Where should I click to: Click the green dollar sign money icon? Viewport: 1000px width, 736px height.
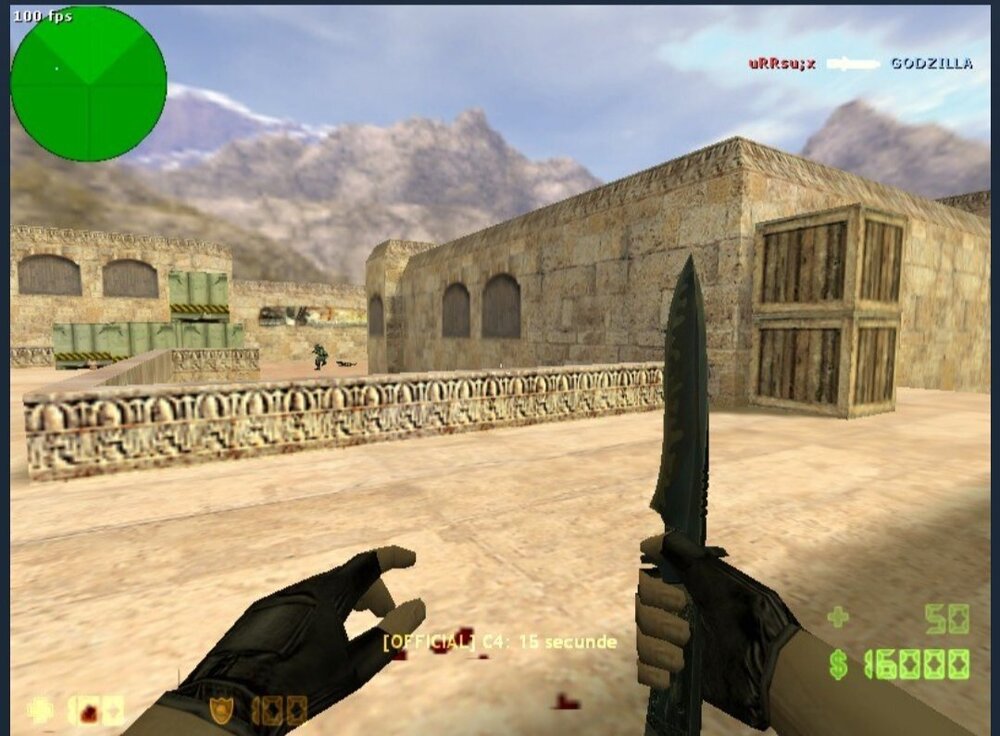[839, 663]
